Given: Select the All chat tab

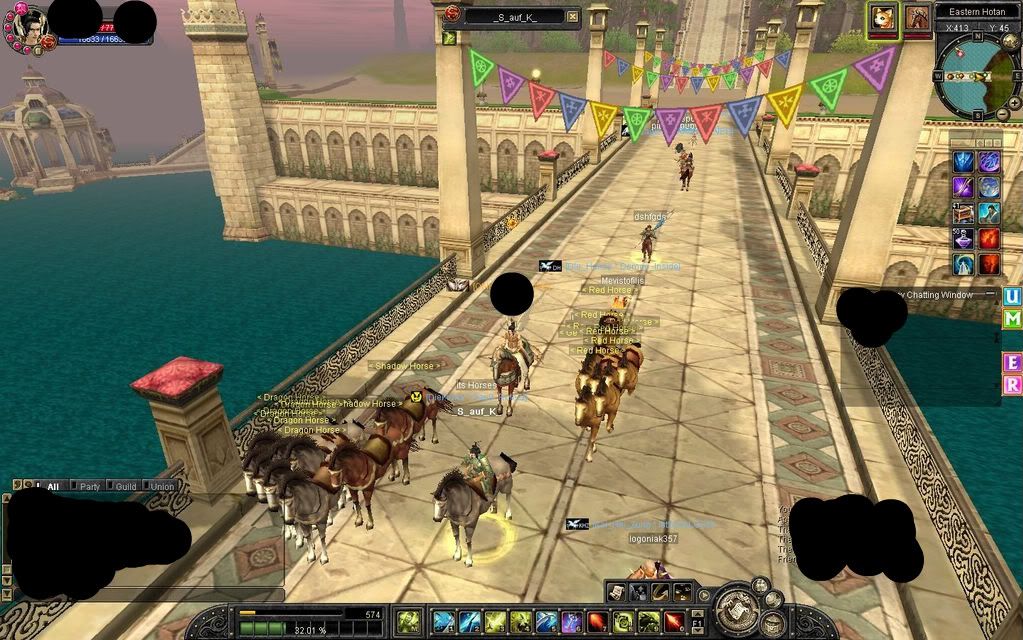Looking at the screenshot, I should (52, 486).
